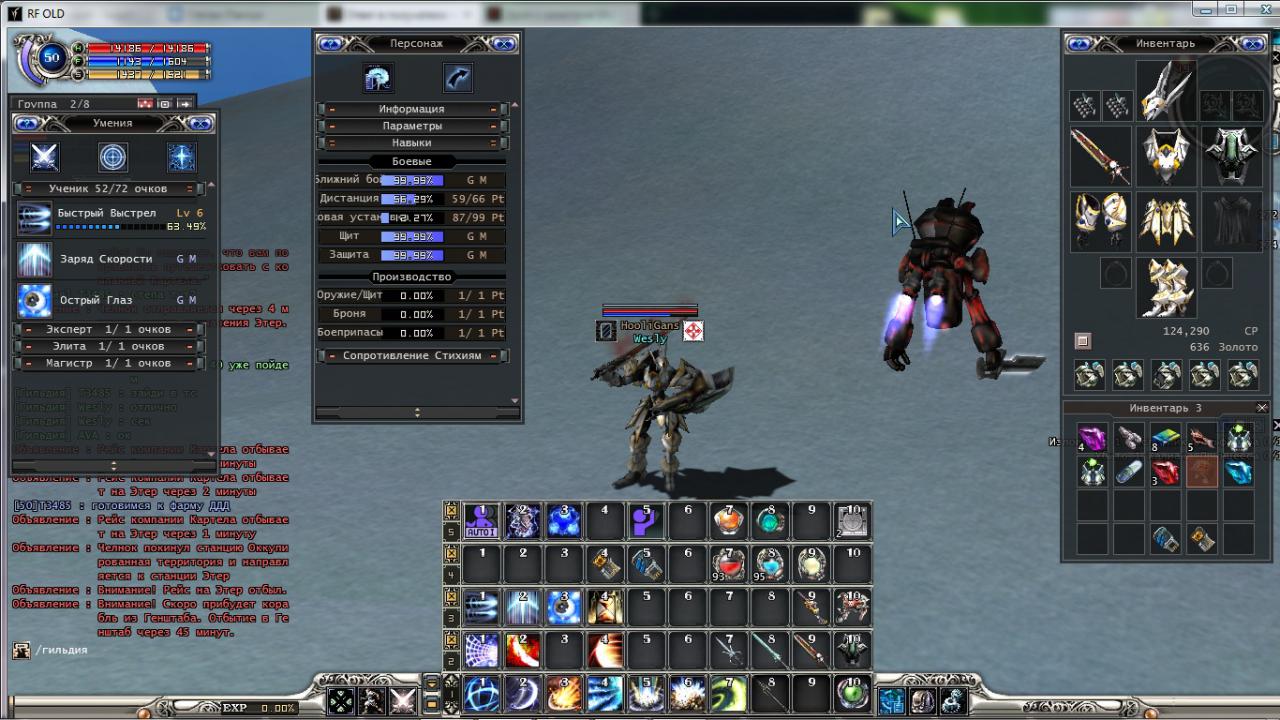Viewport: 1280px width, 720px height.
Task: Expand the Информация section header
Action: coord(411,109)
